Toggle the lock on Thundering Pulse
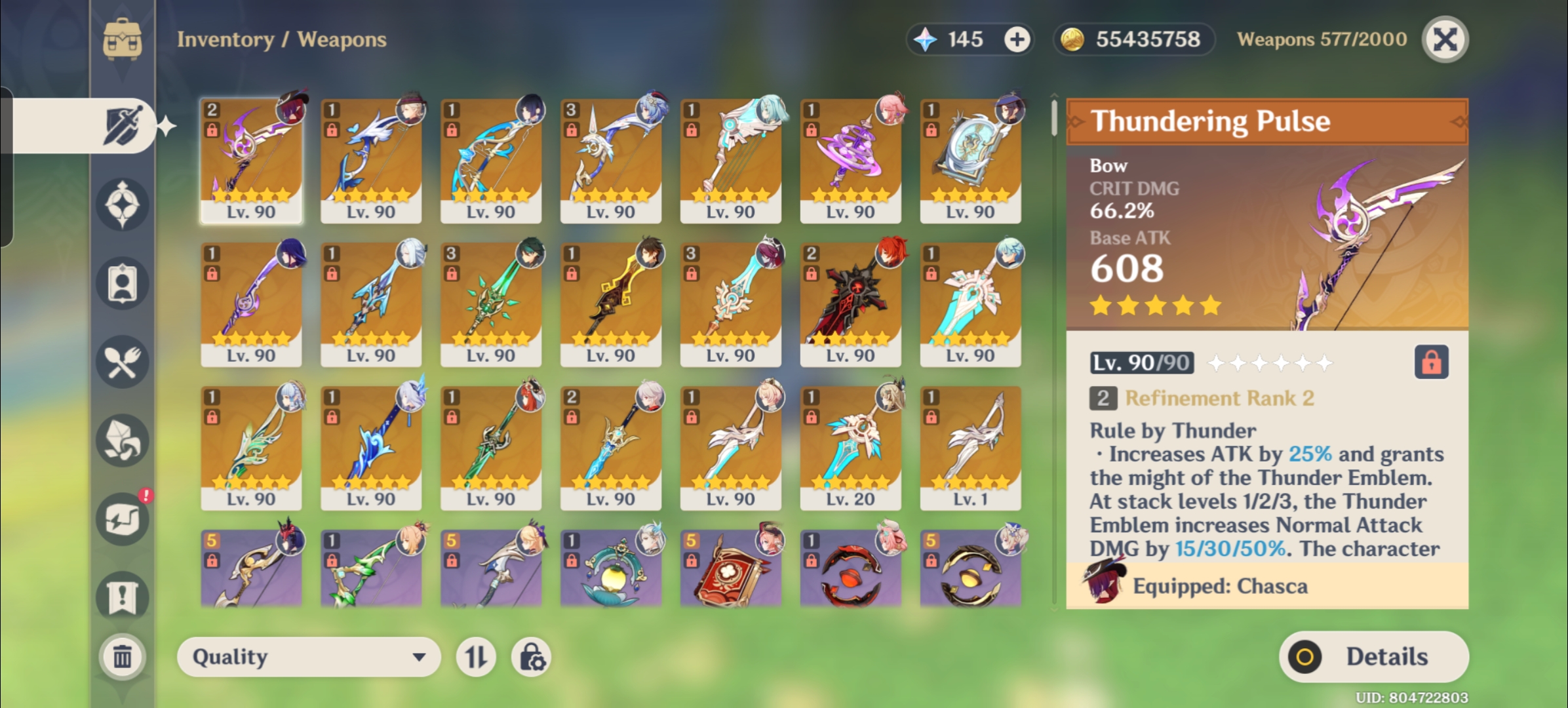Screen dimensions: 1568x708 pos(1431,362)
